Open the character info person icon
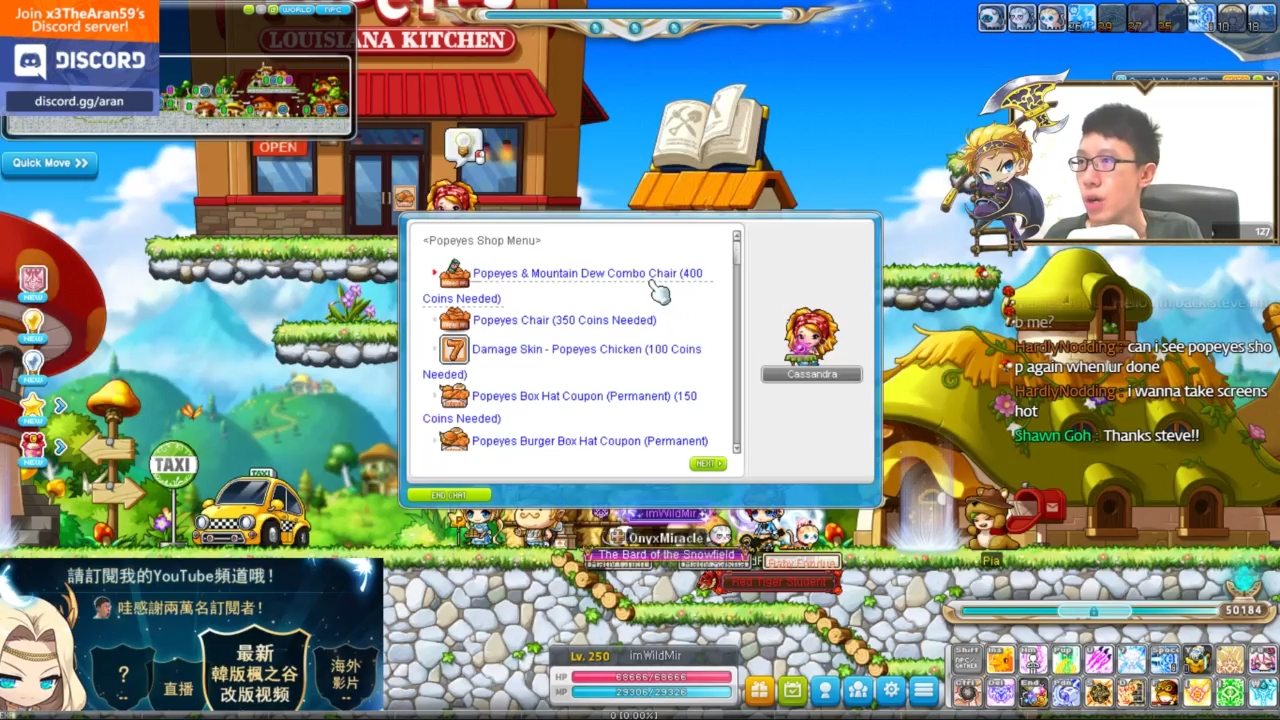The image size is (1280, 720). point(825,690)
